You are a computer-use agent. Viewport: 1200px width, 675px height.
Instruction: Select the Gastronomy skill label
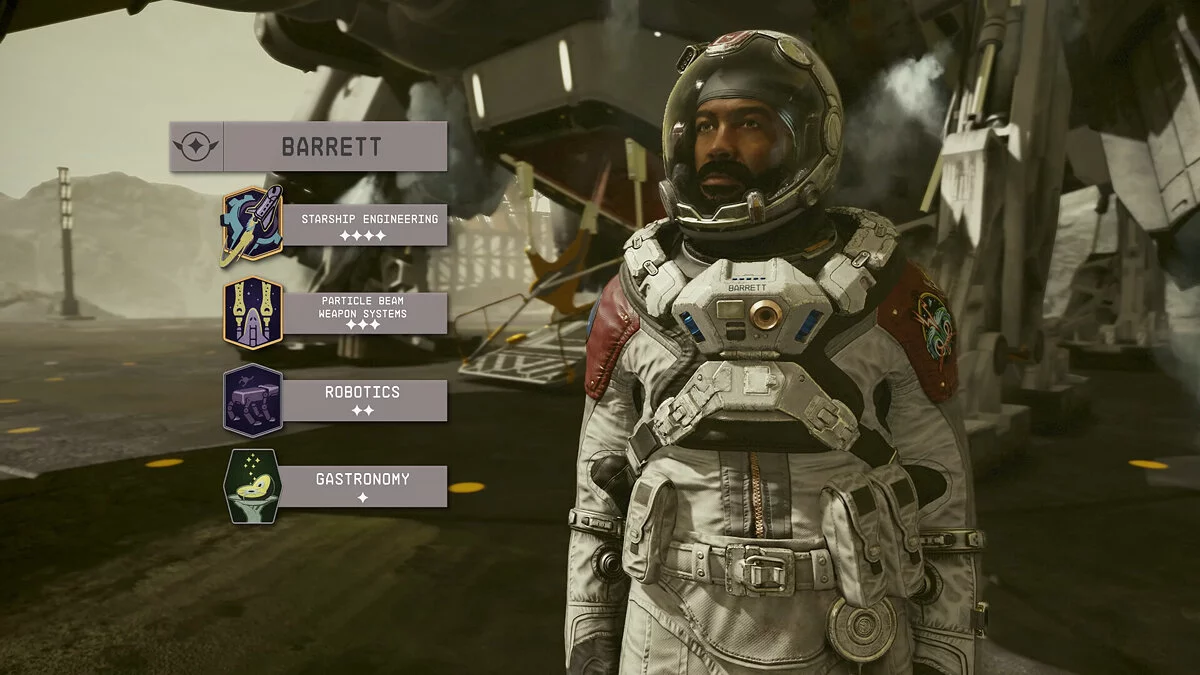363,486
